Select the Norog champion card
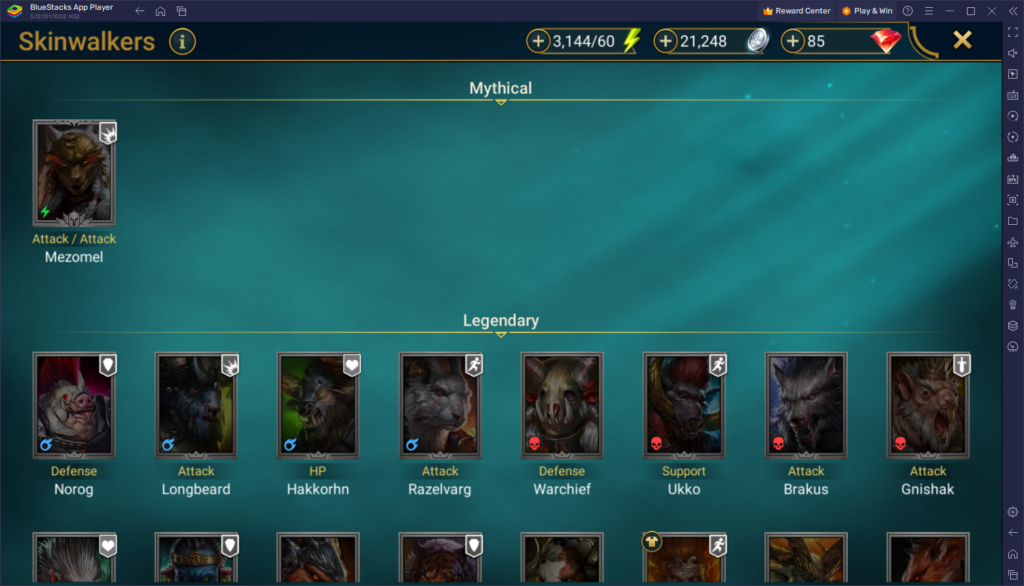This screenshot has height=586, width=1024. click(75, 405)
